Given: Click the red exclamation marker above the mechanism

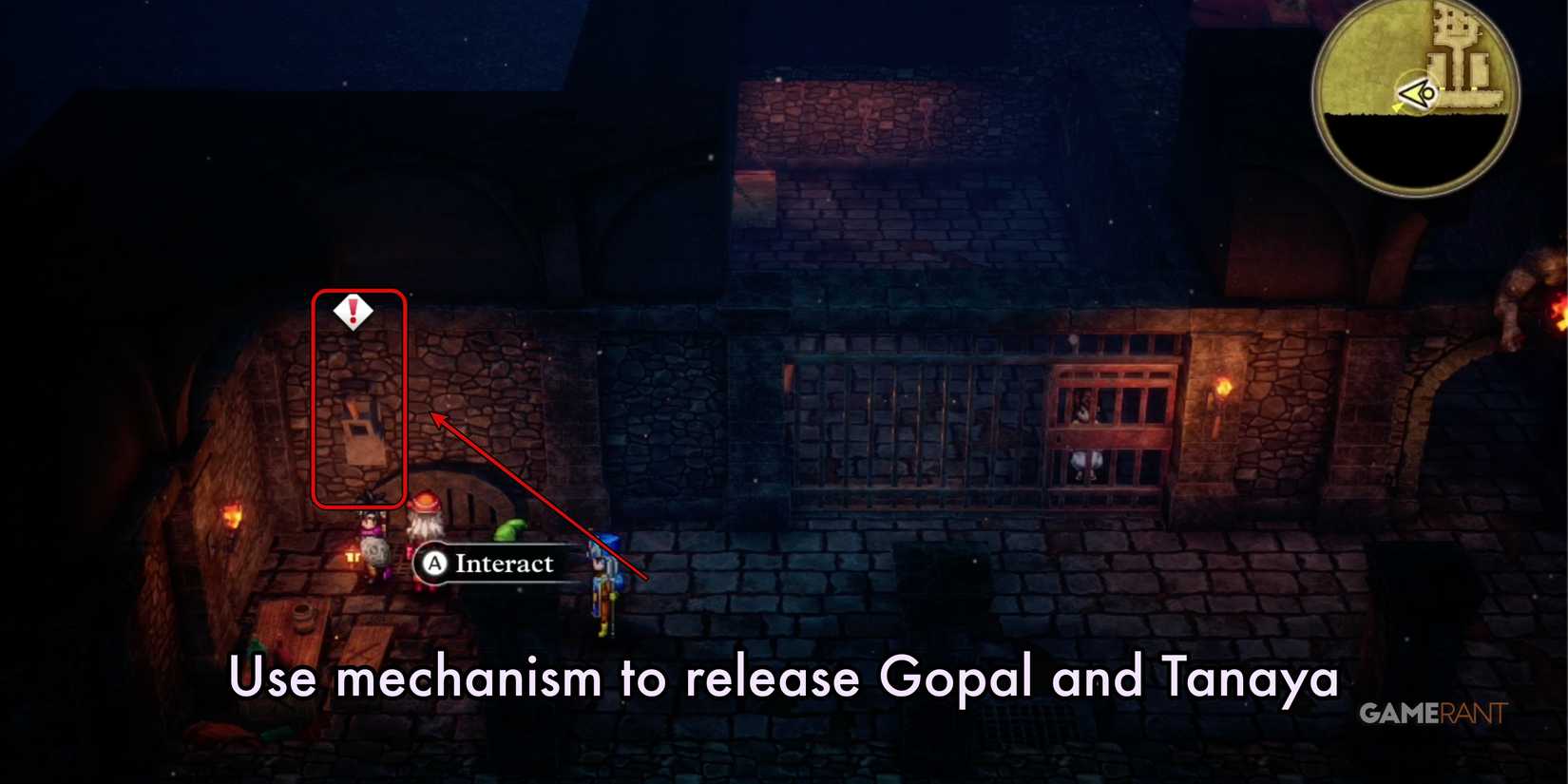Looking at the screenshot, I should point(352,312).
